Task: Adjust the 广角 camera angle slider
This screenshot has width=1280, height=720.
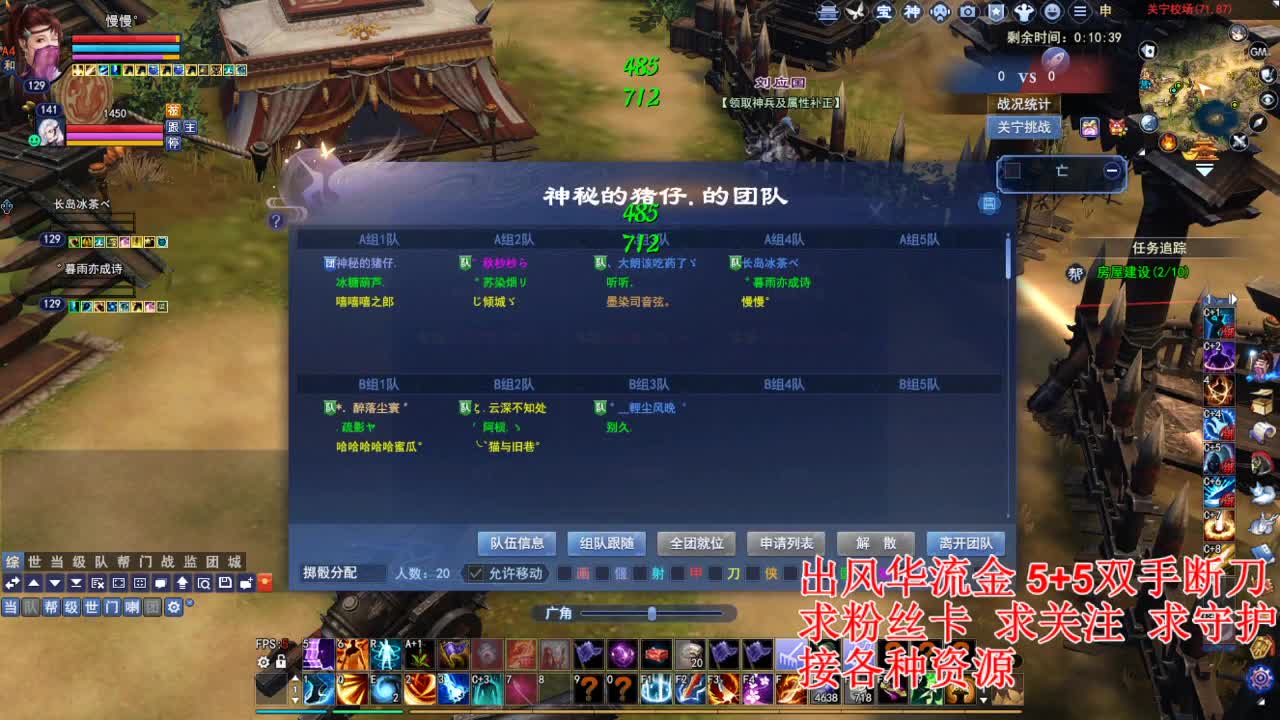Action: (653, 611)
